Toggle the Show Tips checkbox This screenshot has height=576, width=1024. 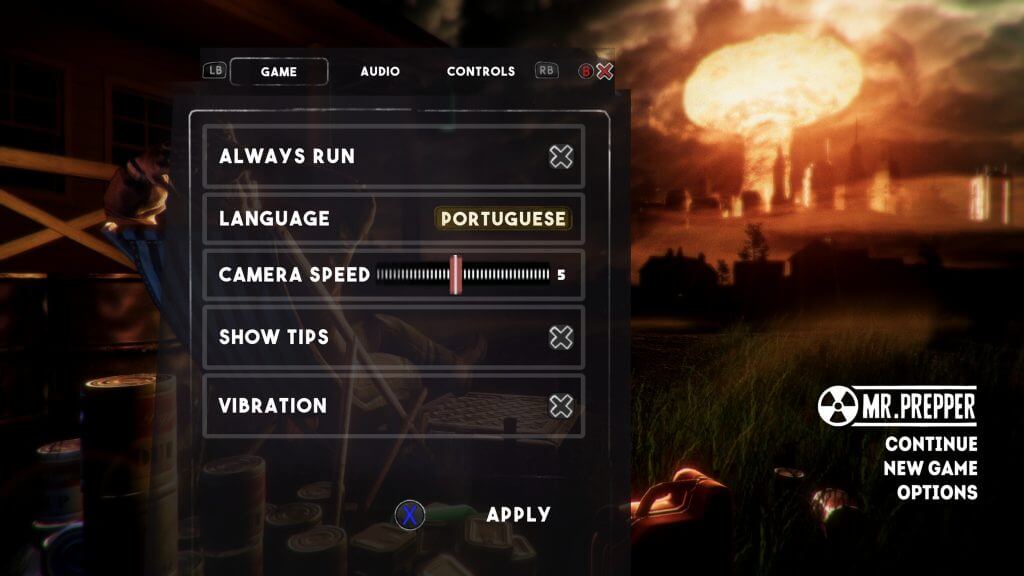561,337
